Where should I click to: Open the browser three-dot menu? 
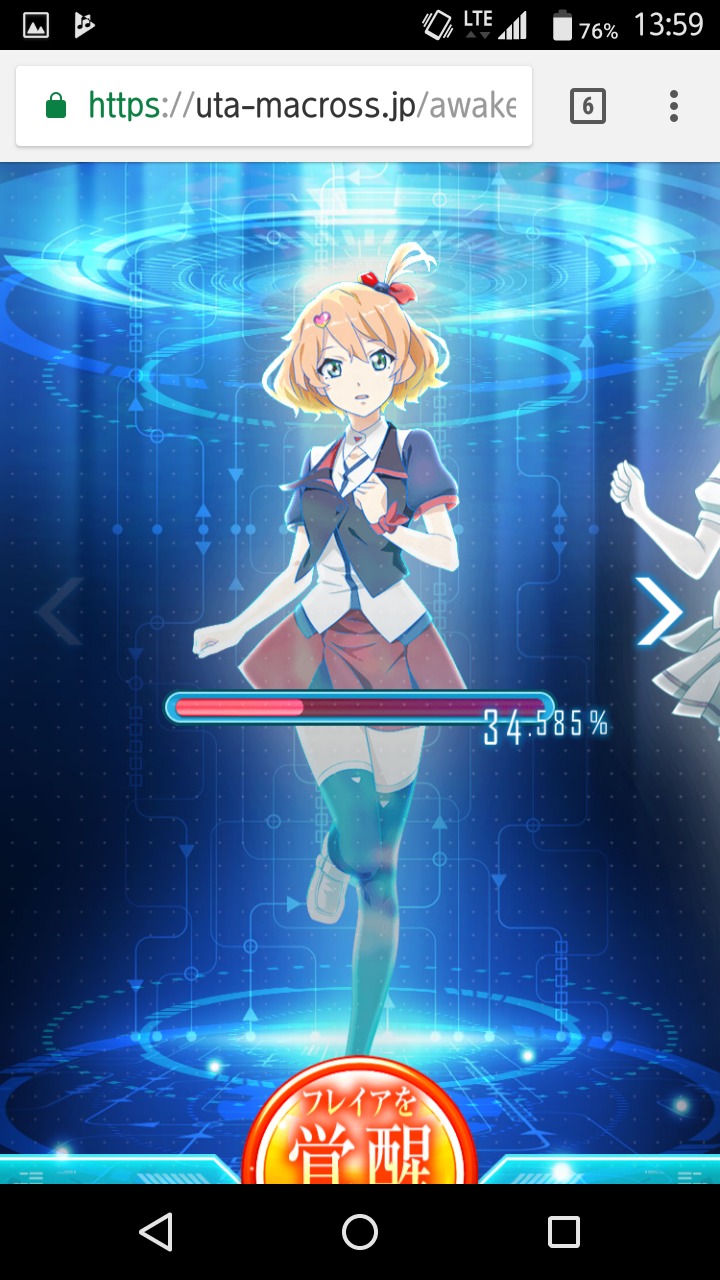tap(674, 105)
